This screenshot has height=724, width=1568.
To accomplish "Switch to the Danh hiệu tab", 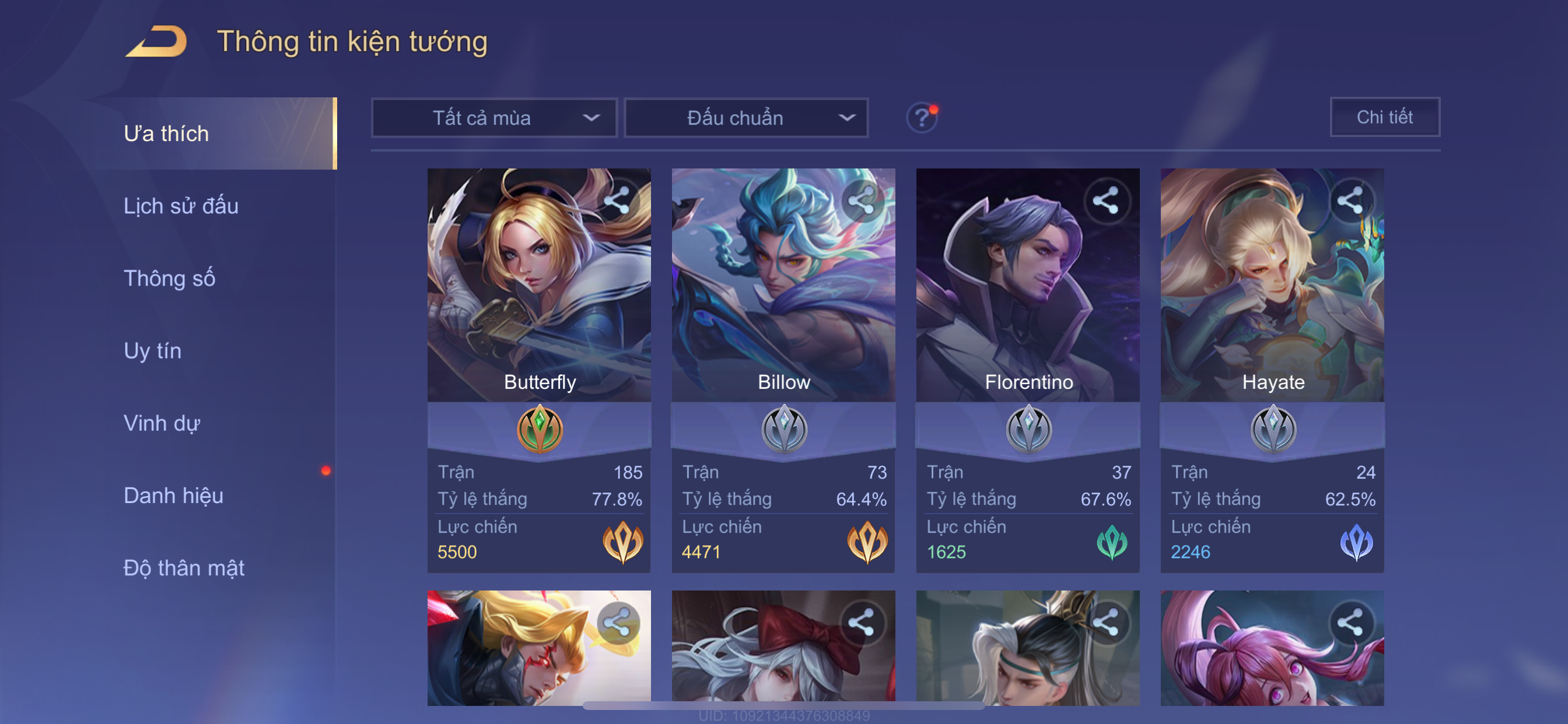I will pyautogui.click(x=173, y=496).
